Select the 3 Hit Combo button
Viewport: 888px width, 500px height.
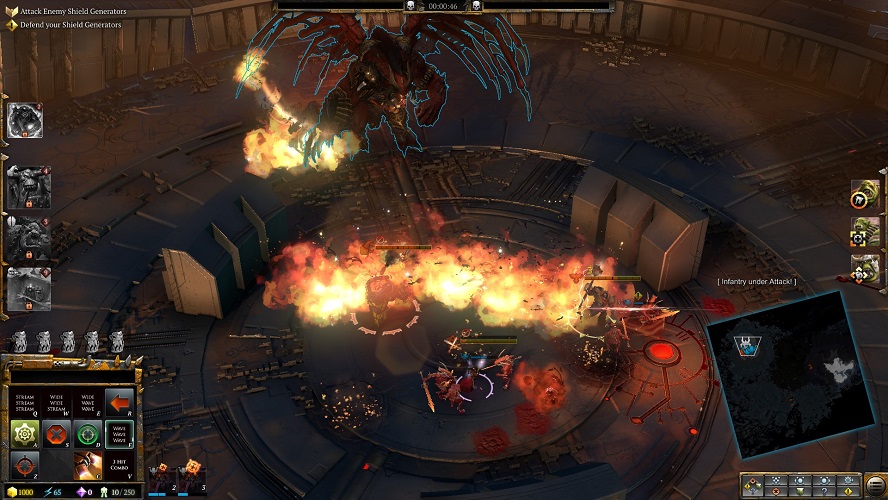point(119,465)
